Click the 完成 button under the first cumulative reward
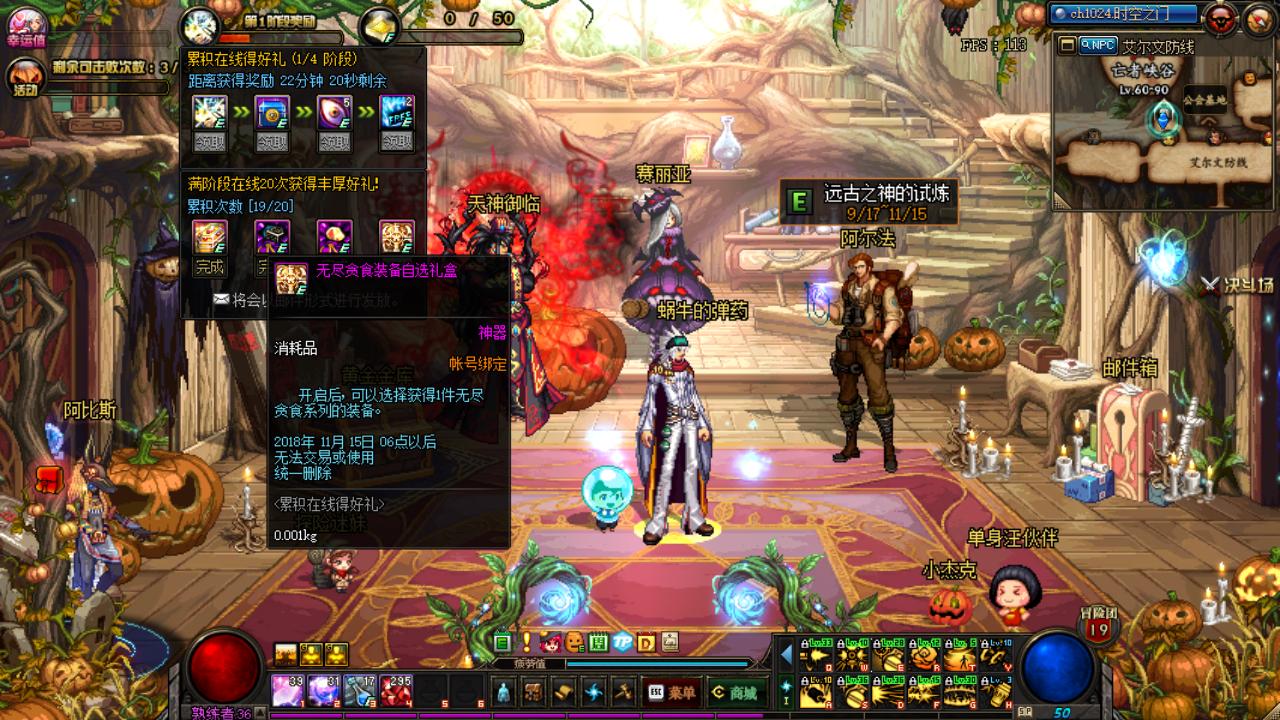1280x720 pixels. coord(210,267)
